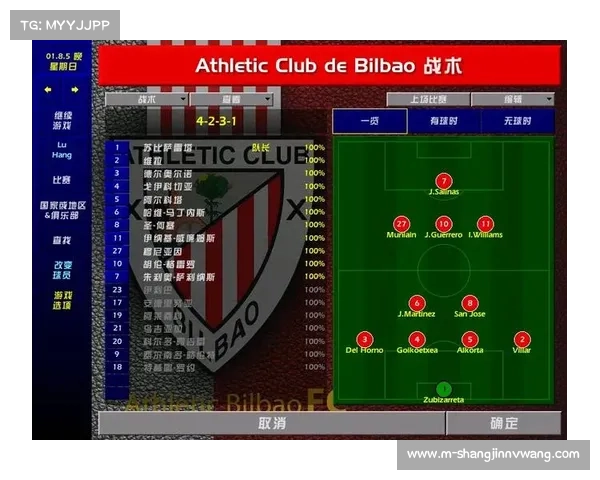Open 游戏选项 in the side menu

(x=62, y=300)
